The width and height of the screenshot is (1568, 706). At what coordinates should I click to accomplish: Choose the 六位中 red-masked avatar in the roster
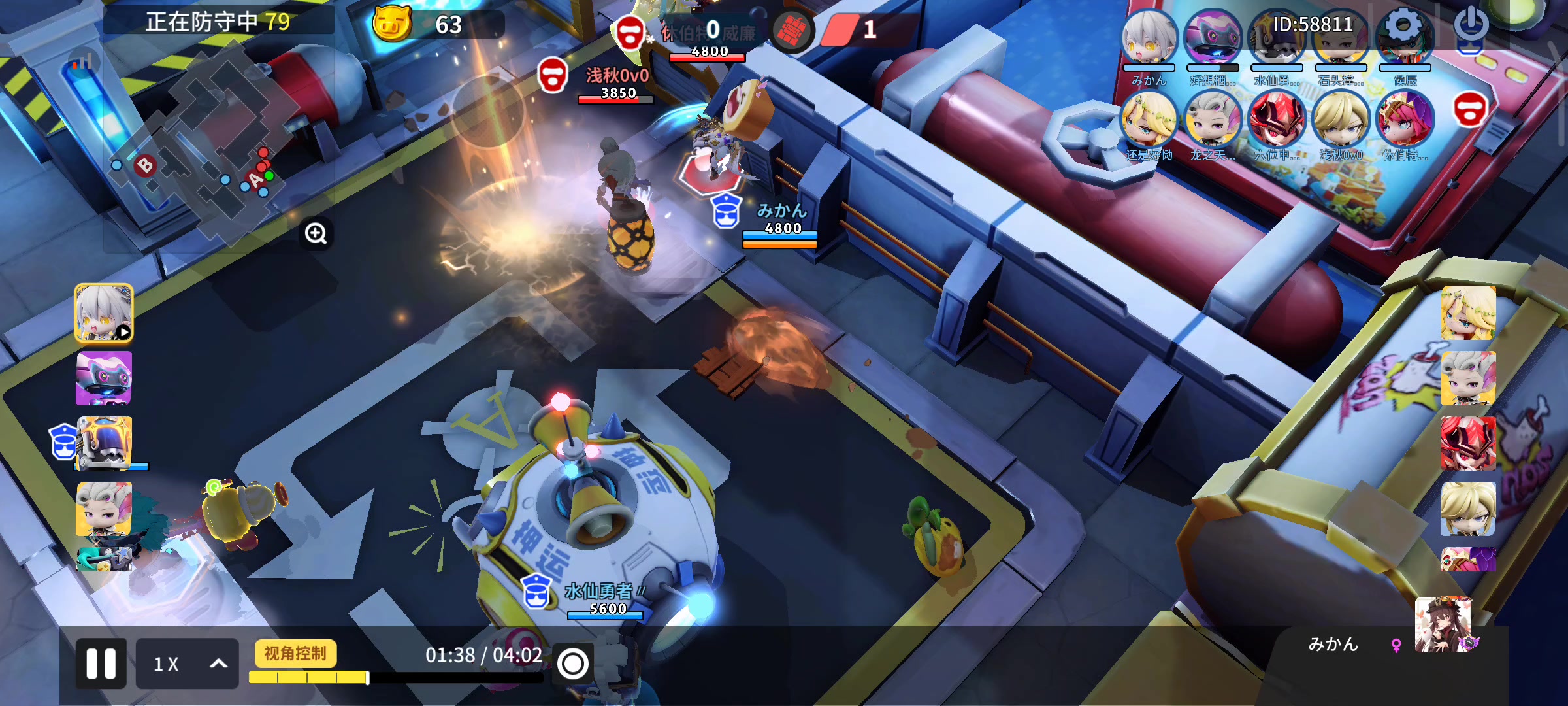tap(1276, 119)
